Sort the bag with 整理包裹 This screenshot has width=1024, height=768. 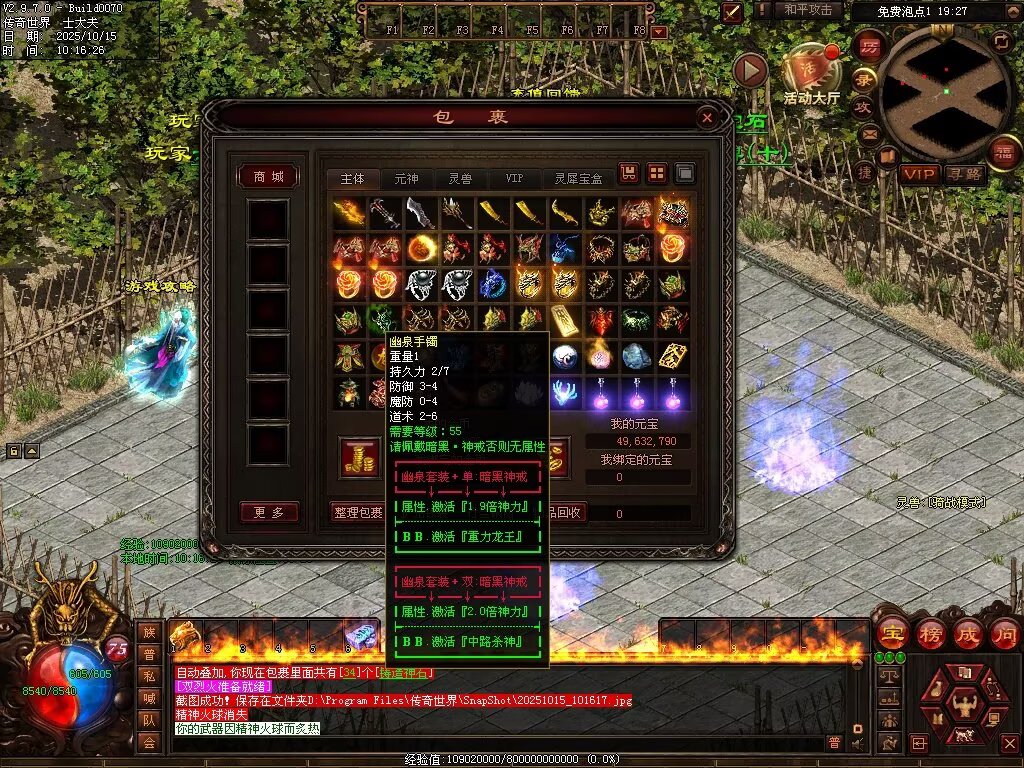pyautogui.click(x=358, y=512)
